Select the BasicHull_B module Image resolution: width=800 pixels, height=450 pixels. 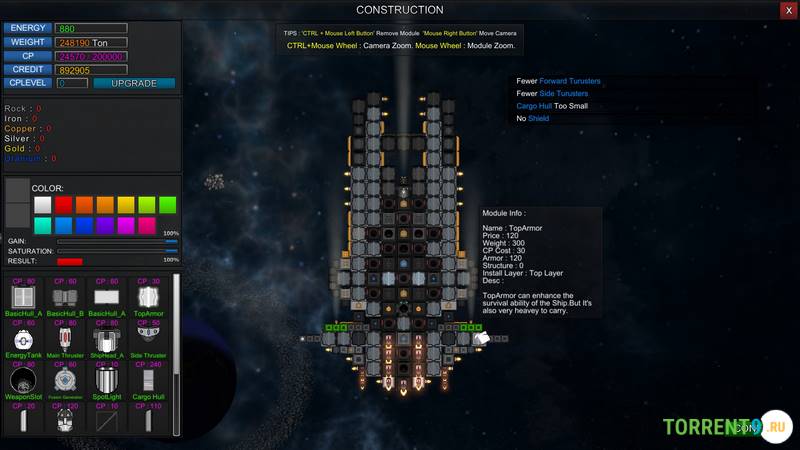pos(64,298)
